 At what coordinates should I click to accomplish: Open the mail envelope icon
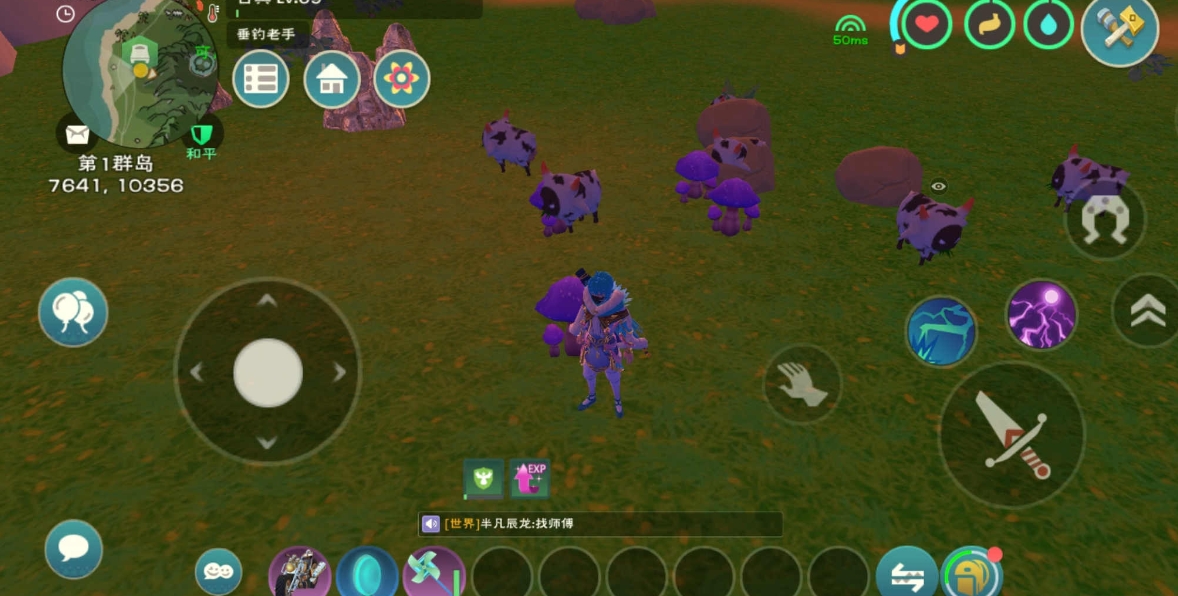pyautogui.click(x=77, y=134)
